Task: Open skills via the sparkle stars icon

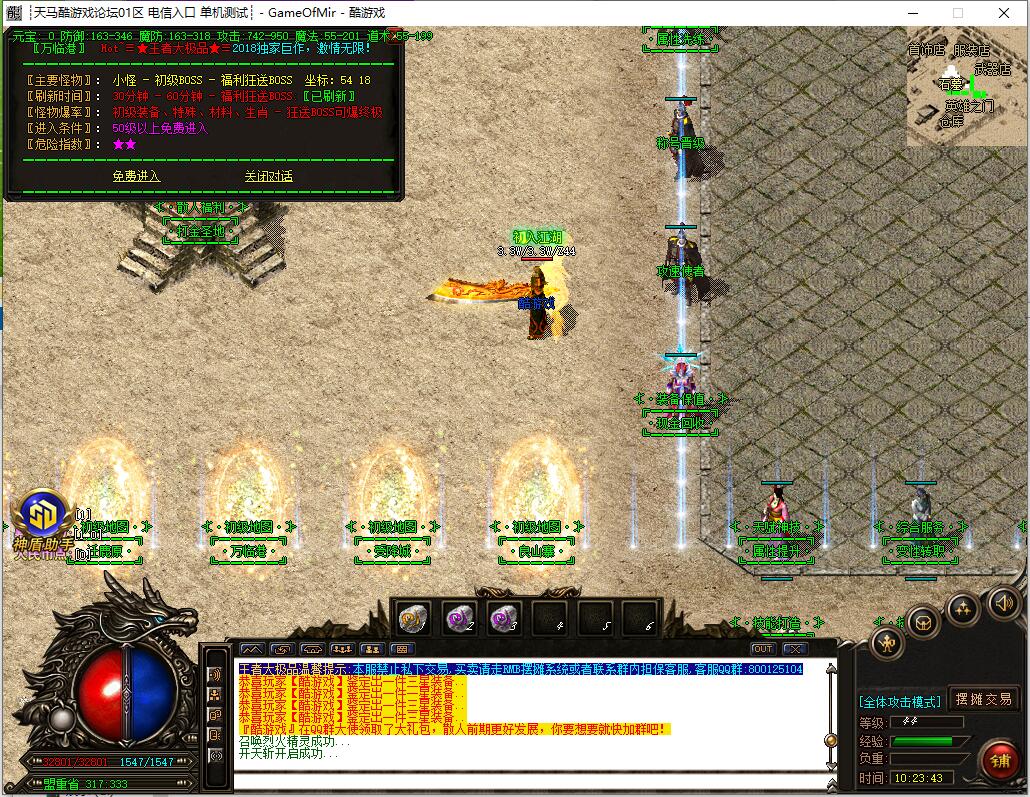Action: (x=962, y=607)
